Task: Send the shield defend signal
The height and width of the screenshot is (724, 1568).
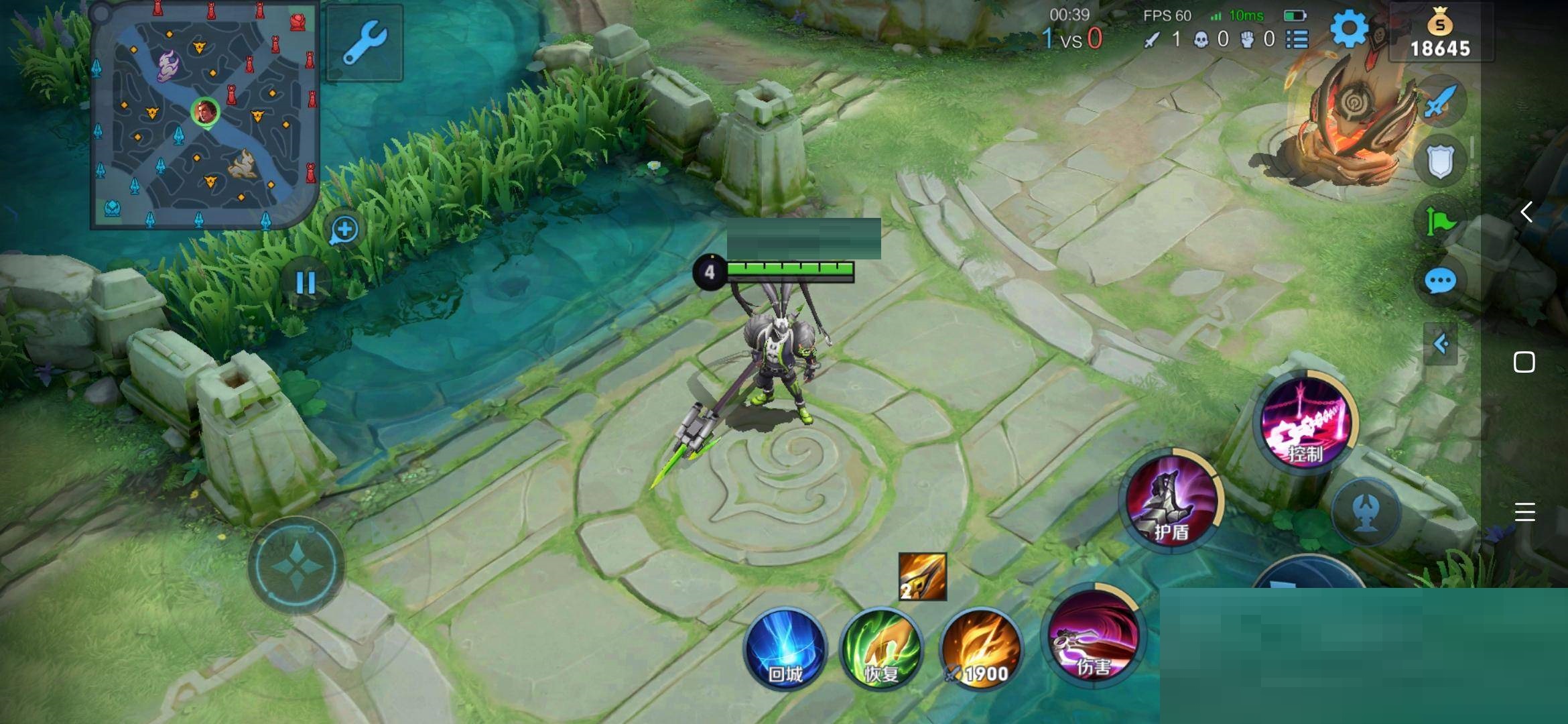Action: pyautogui.click(x=1439, y=161)
